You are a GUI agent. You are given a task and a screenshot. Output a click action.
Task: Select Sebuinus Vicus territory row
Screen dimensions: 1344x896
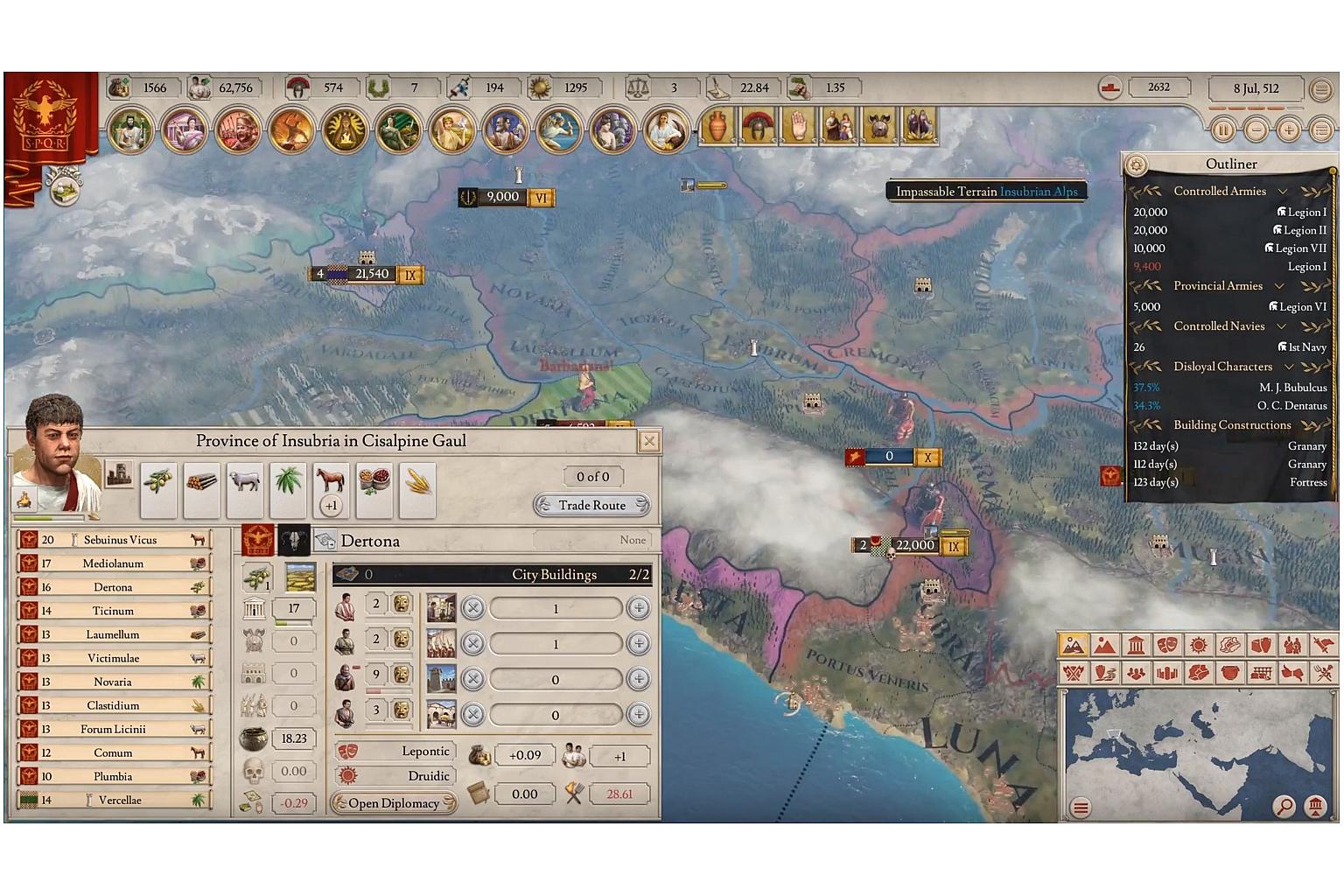pyautogui.click(x=119, y=540)
